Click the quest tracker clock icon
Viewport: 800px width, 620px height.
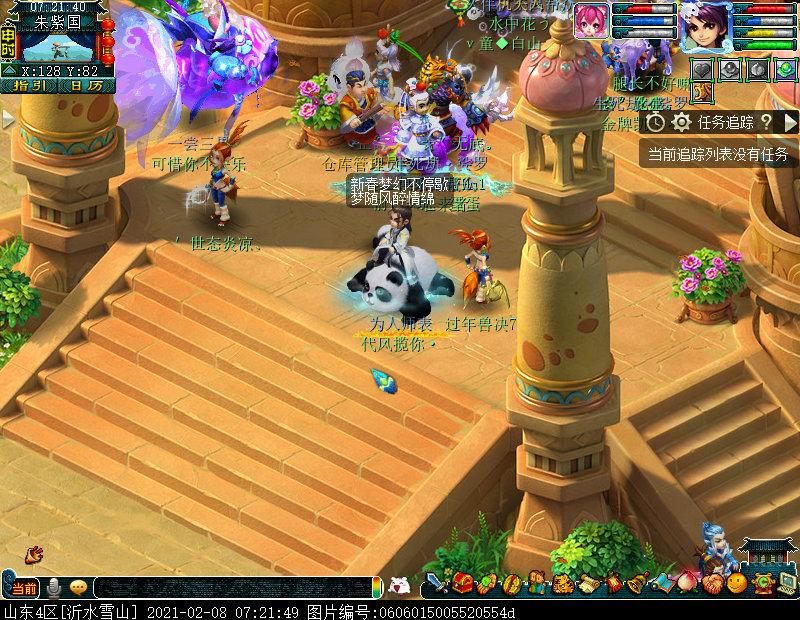click(655, 122)
